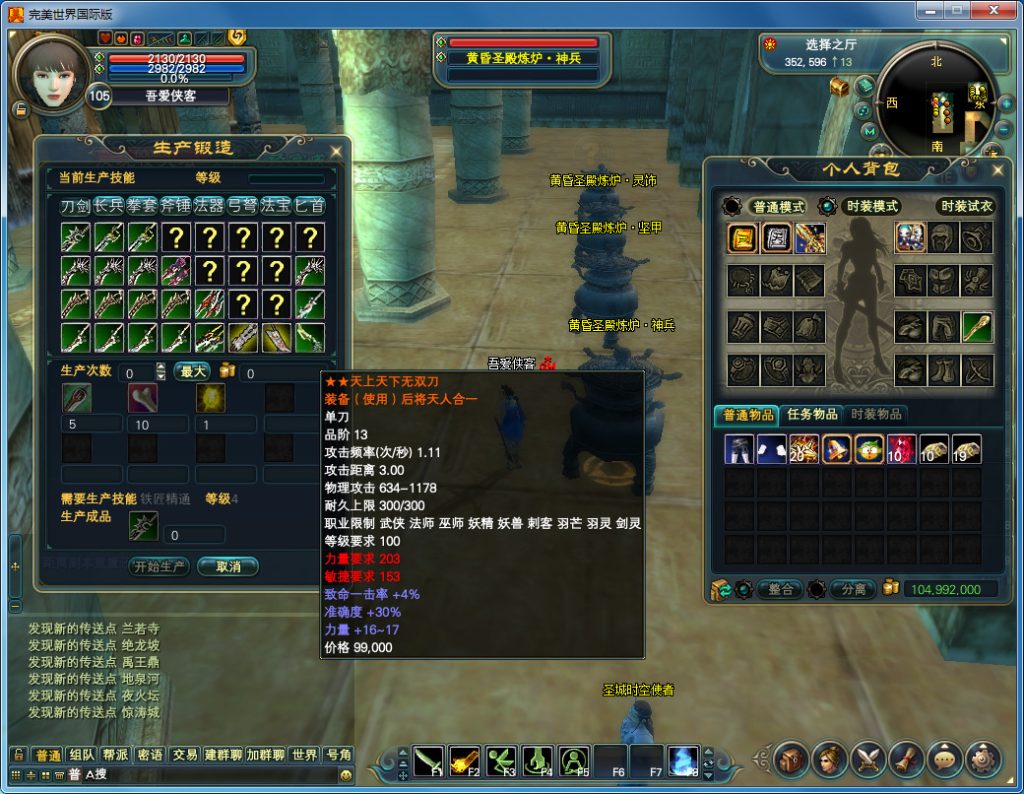Show the 任务物品 quest items tab

(810, 414)
